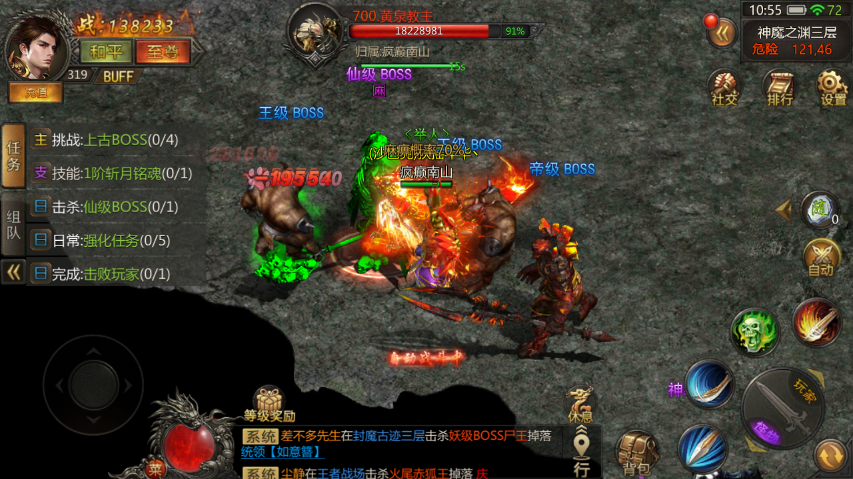Open the 设置 settings gear
The width and height of the screenshot is (853, 479).
[832, 87]
